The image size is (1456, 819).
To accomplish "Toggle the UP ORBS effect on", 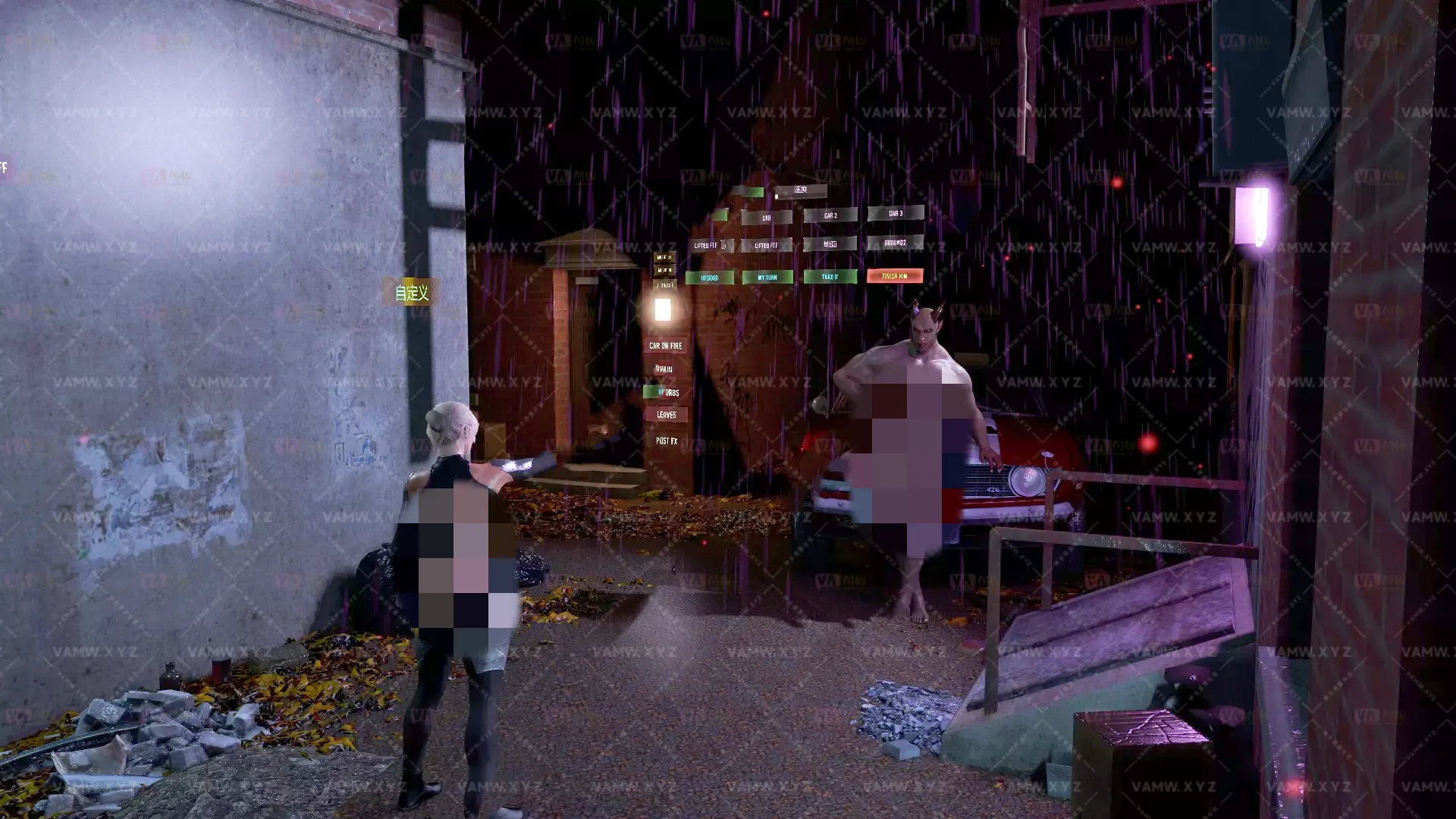I will pyautogui.click(x=667, y=392).
